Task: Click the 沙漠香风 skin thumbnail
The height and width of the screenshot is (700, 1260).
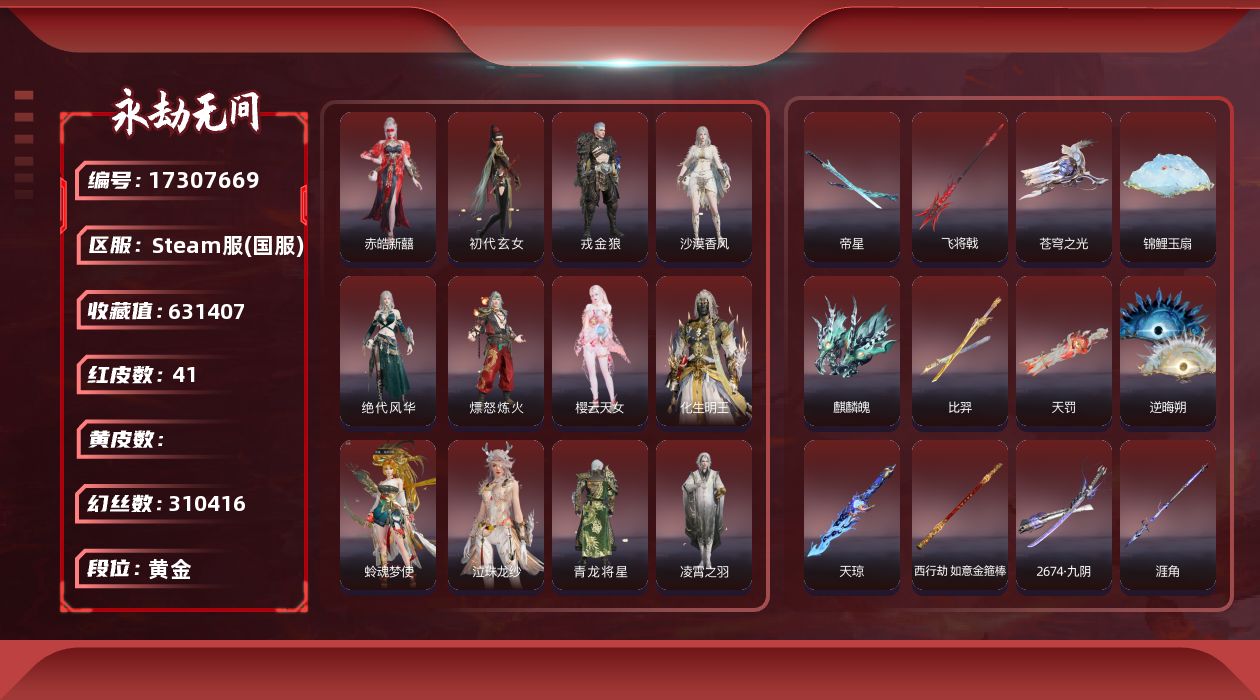Action: [704, 187]
